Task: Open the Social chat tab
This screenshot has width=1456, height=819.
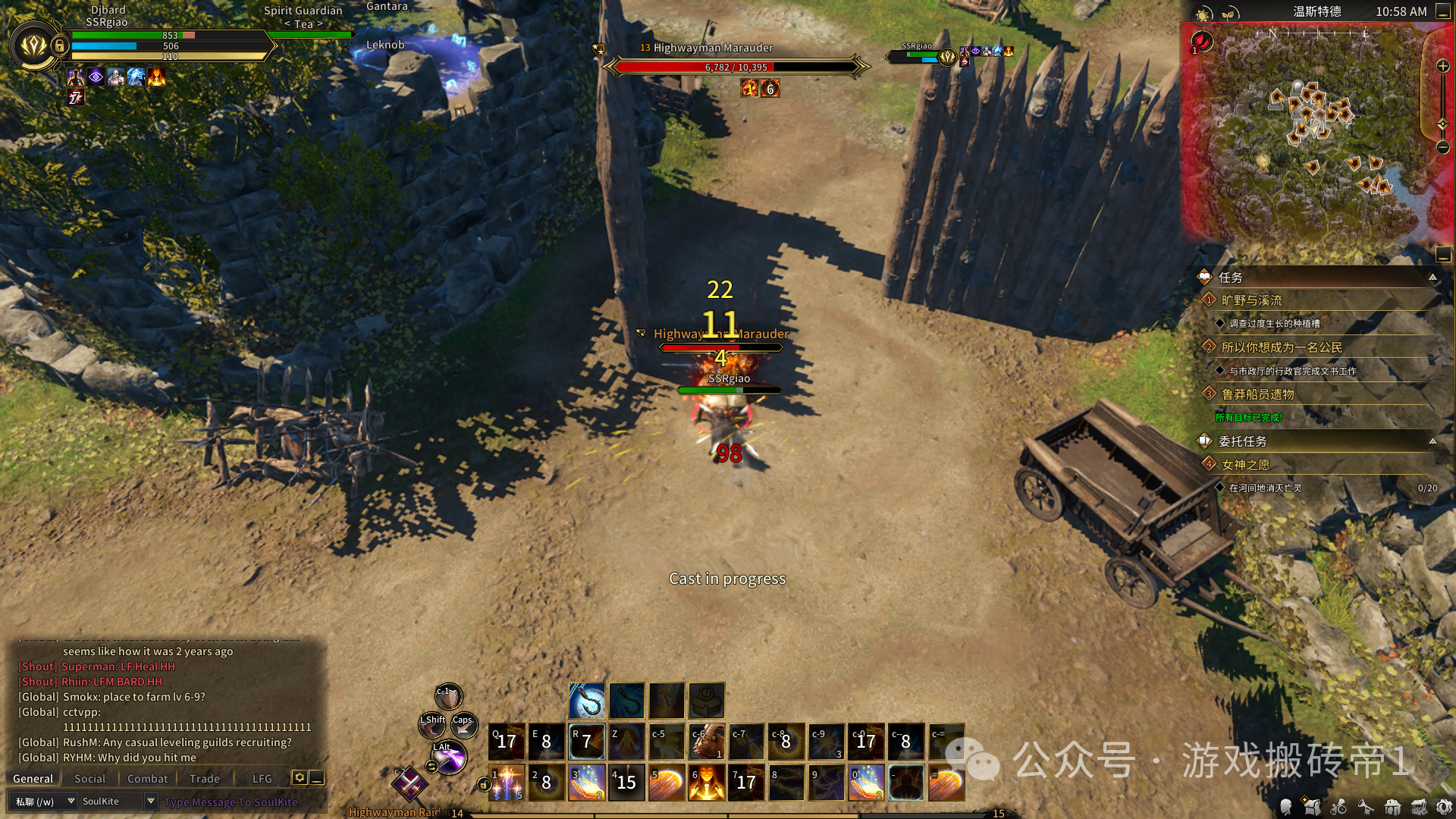Action: 89,779
